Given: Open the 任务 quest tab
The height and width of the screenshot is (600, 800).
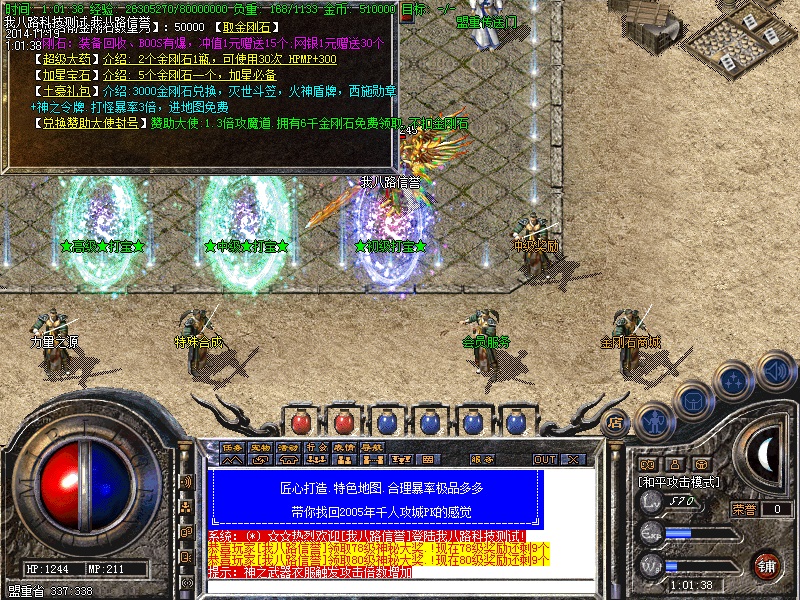Looking at the screenshot, I should (x=232, y=447).
